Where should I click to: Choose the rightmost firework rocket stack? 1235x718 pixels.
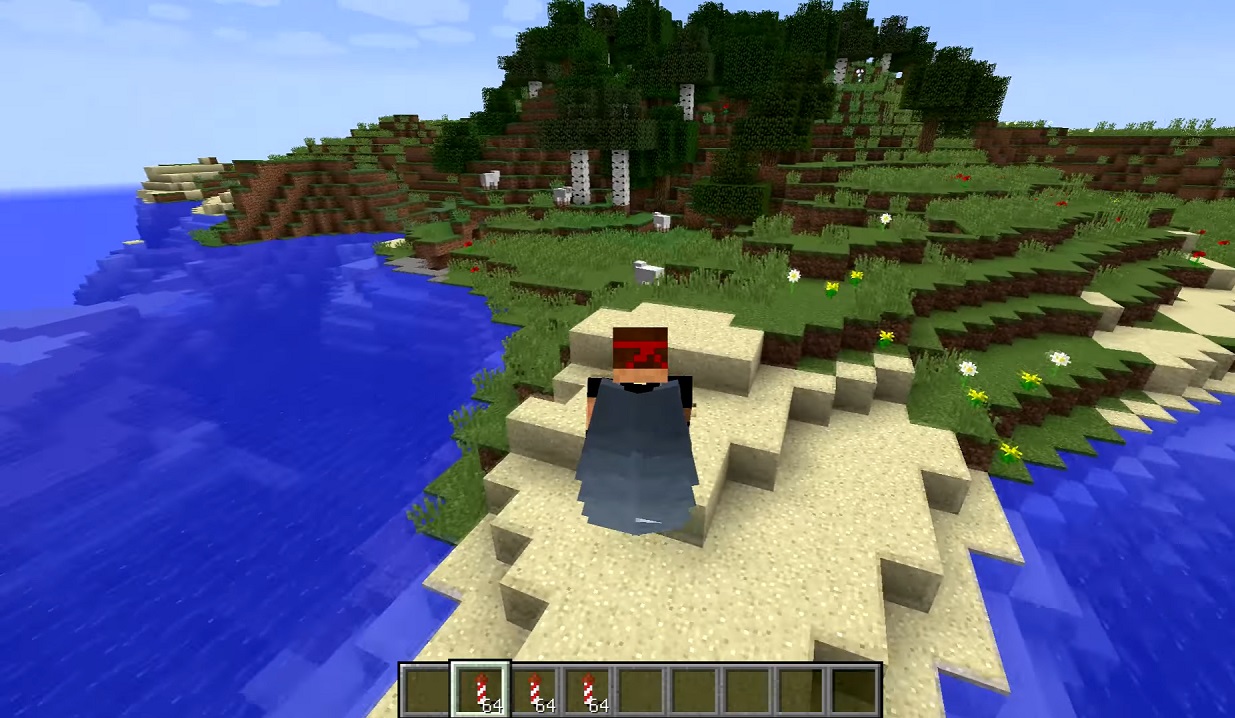pyautogui.click(x=588, y=690)
